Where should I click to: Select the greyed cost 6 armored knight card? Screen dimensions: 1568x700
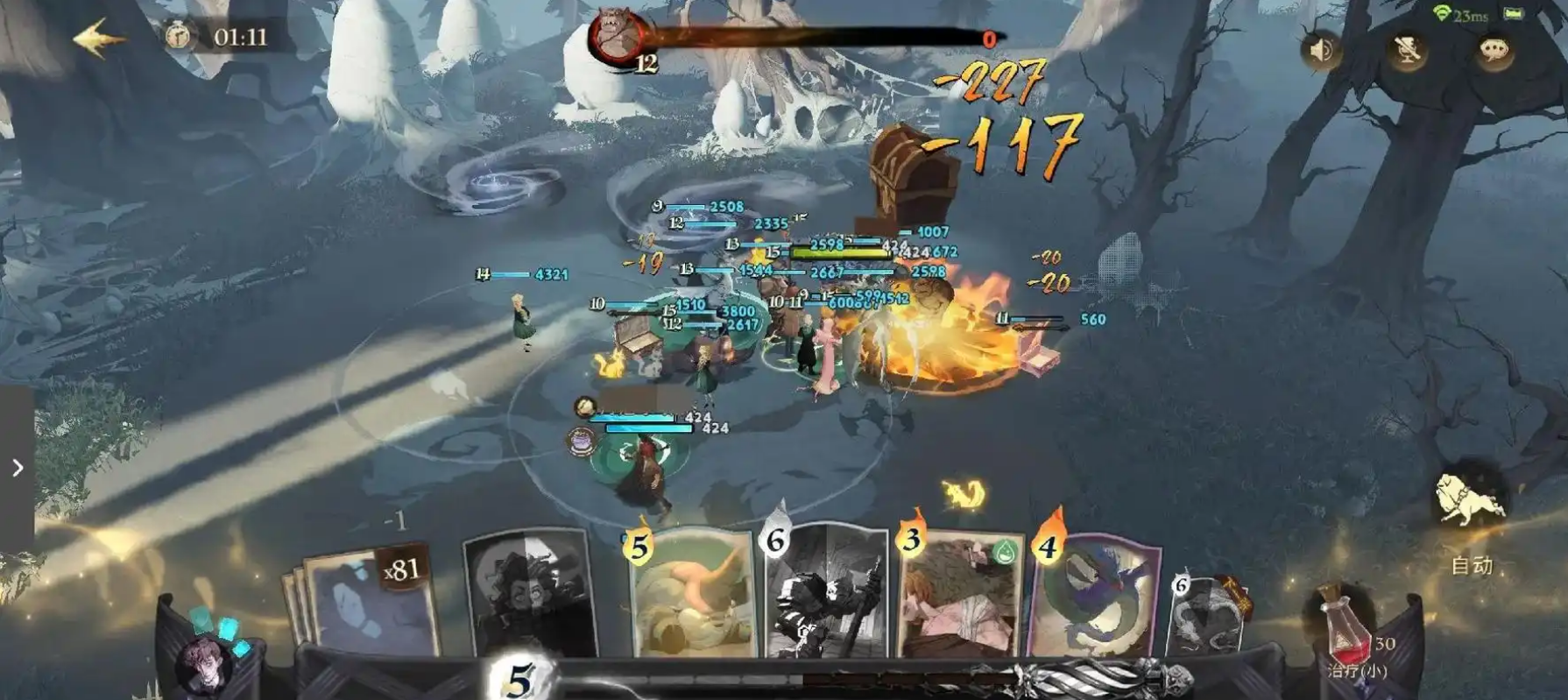tap(825, 591)
